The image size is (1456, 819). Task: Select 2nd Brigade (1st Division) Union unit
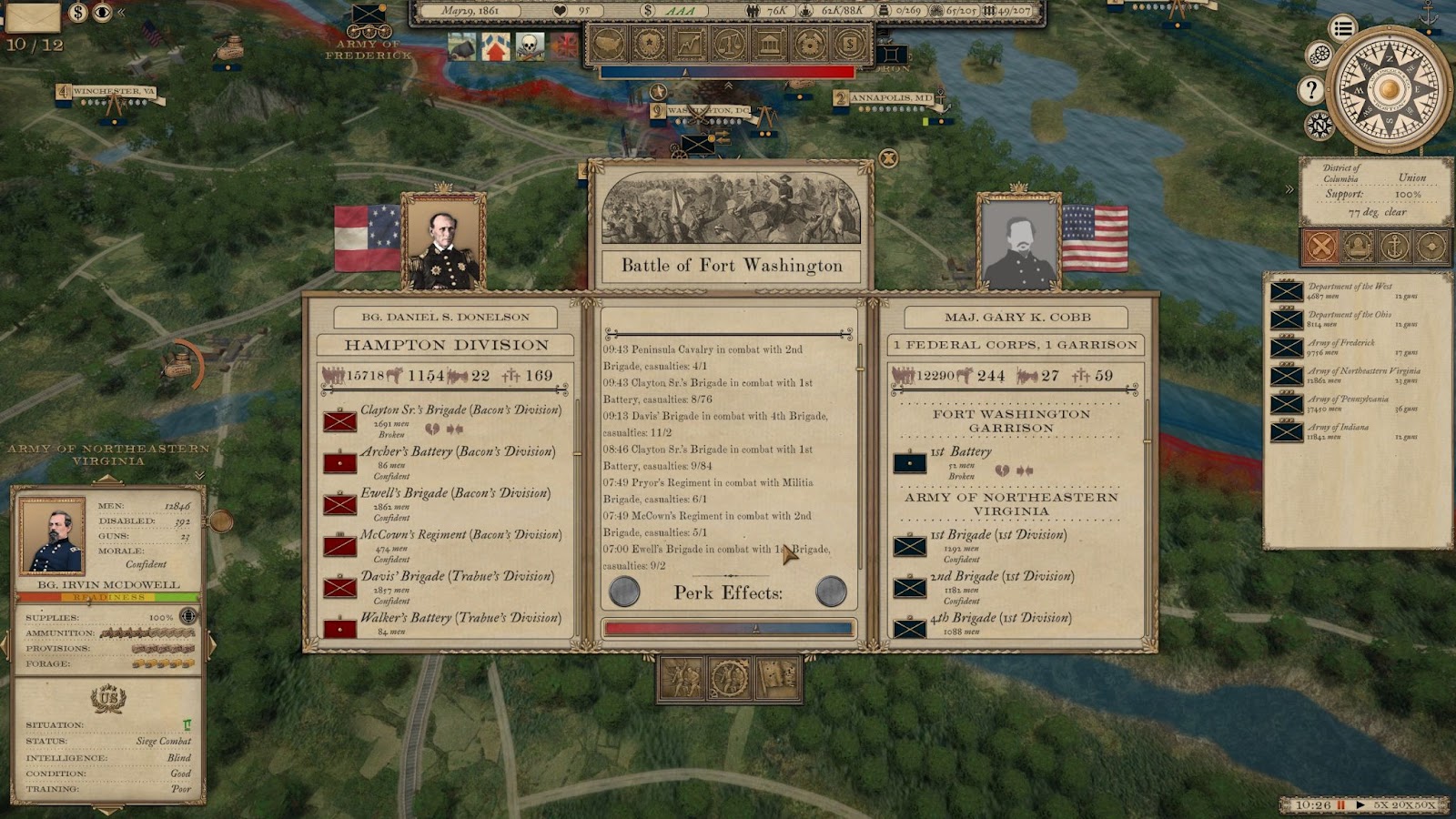coord(1001,577)
